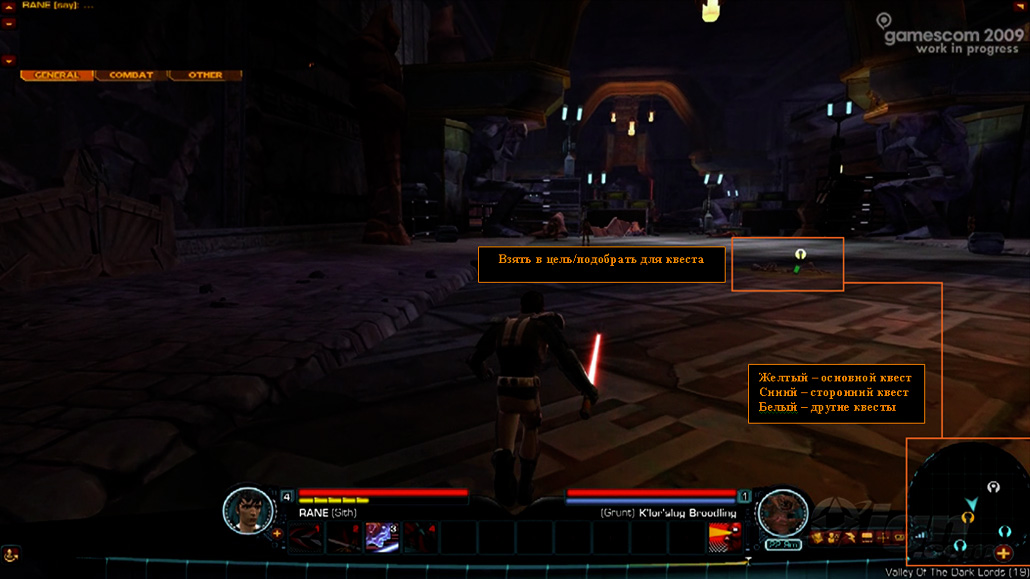Click the chat scroll-up arrow button
The image size is (1030, 579).
tap(9, 21)
